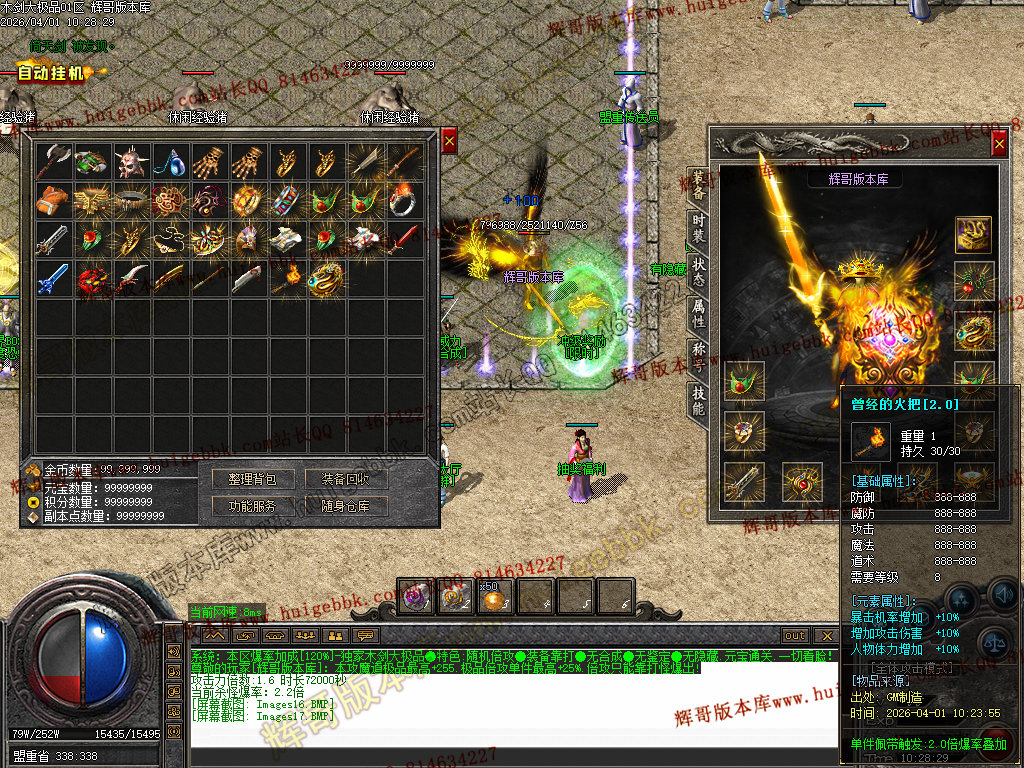Close the inventory bag window

[x=449, y=142]
